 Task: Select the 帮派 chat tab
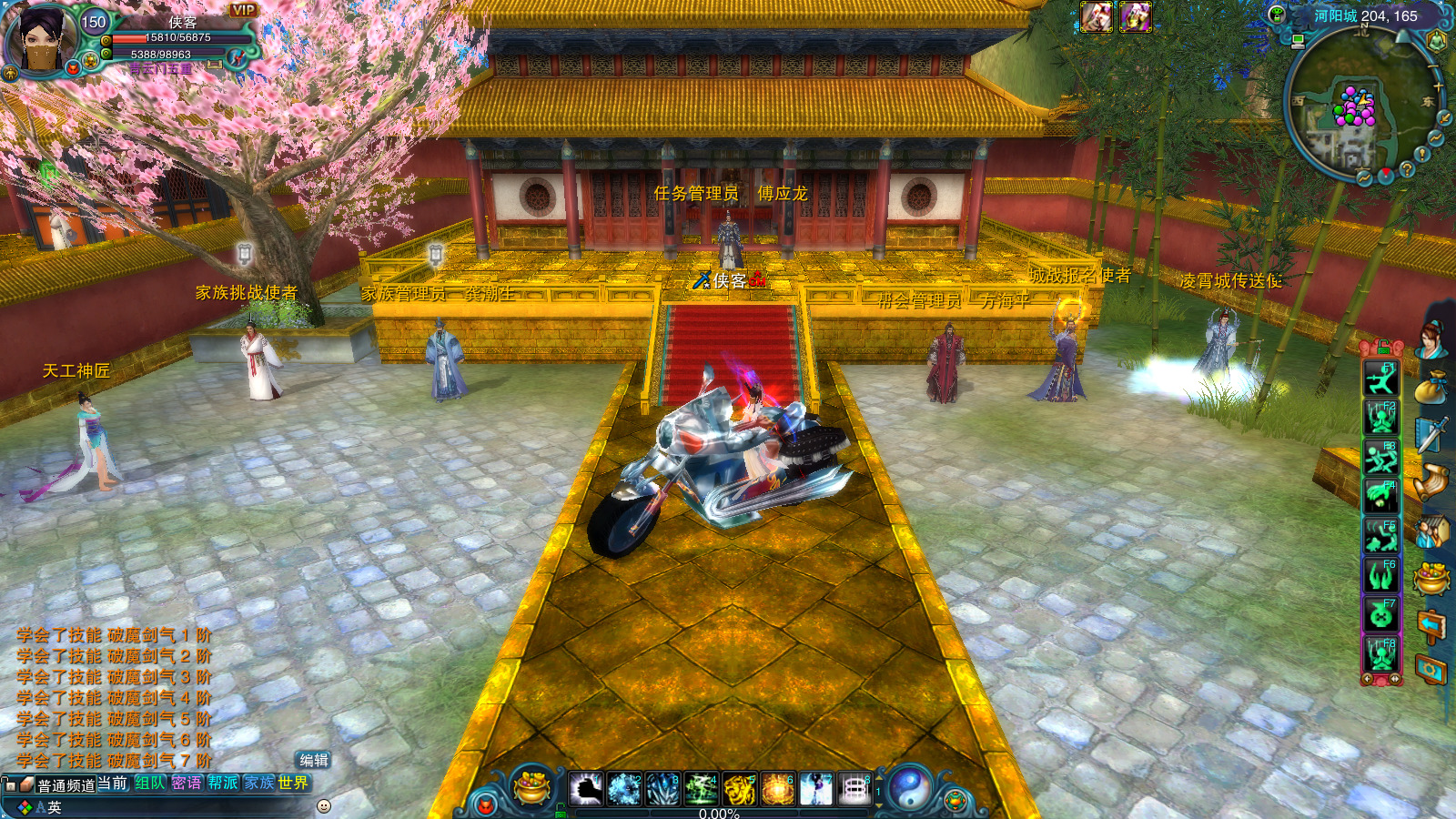pos(223,784)
